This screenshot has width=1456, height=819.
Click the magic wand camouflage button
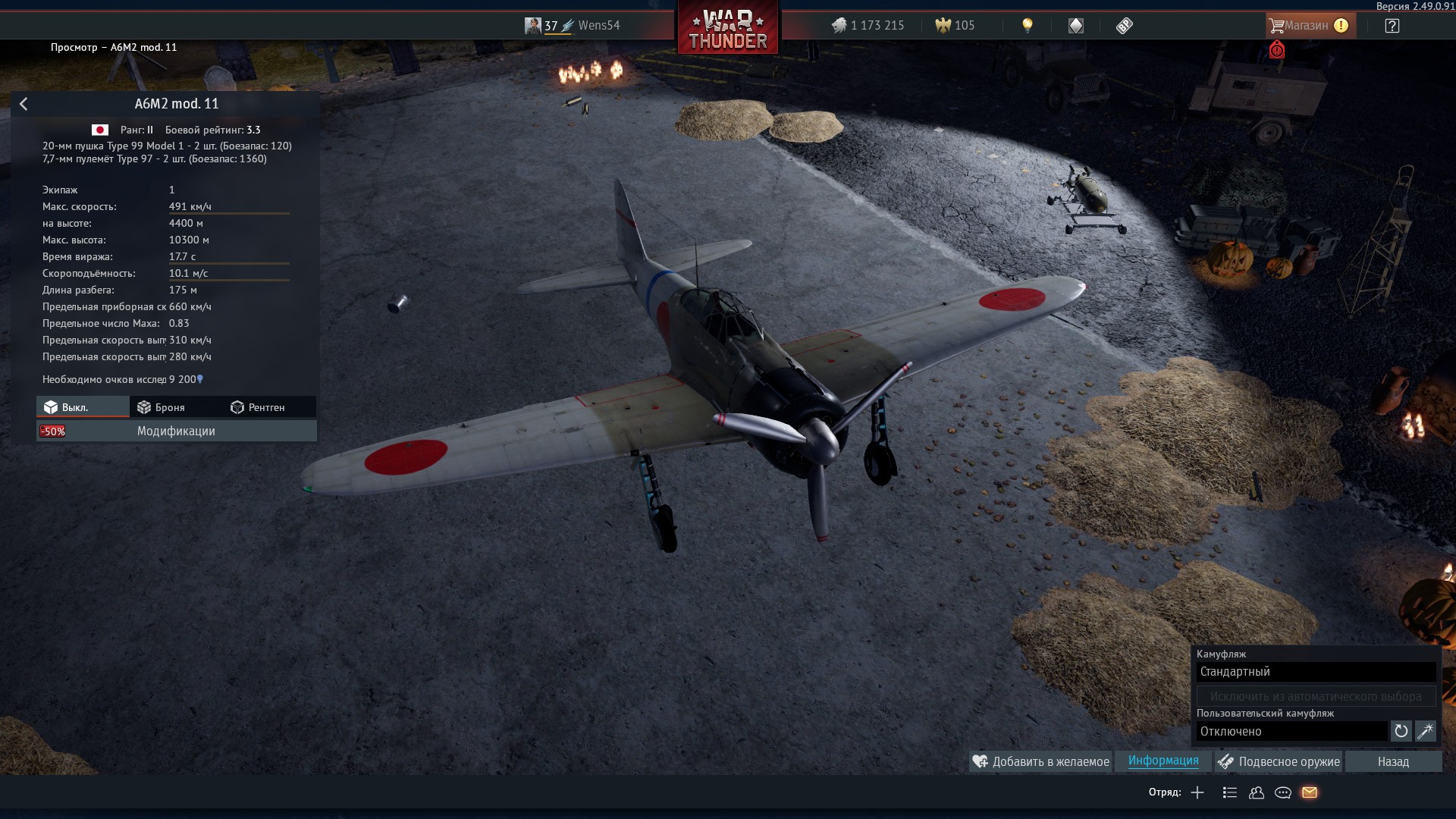click(x=1425, y=732)
